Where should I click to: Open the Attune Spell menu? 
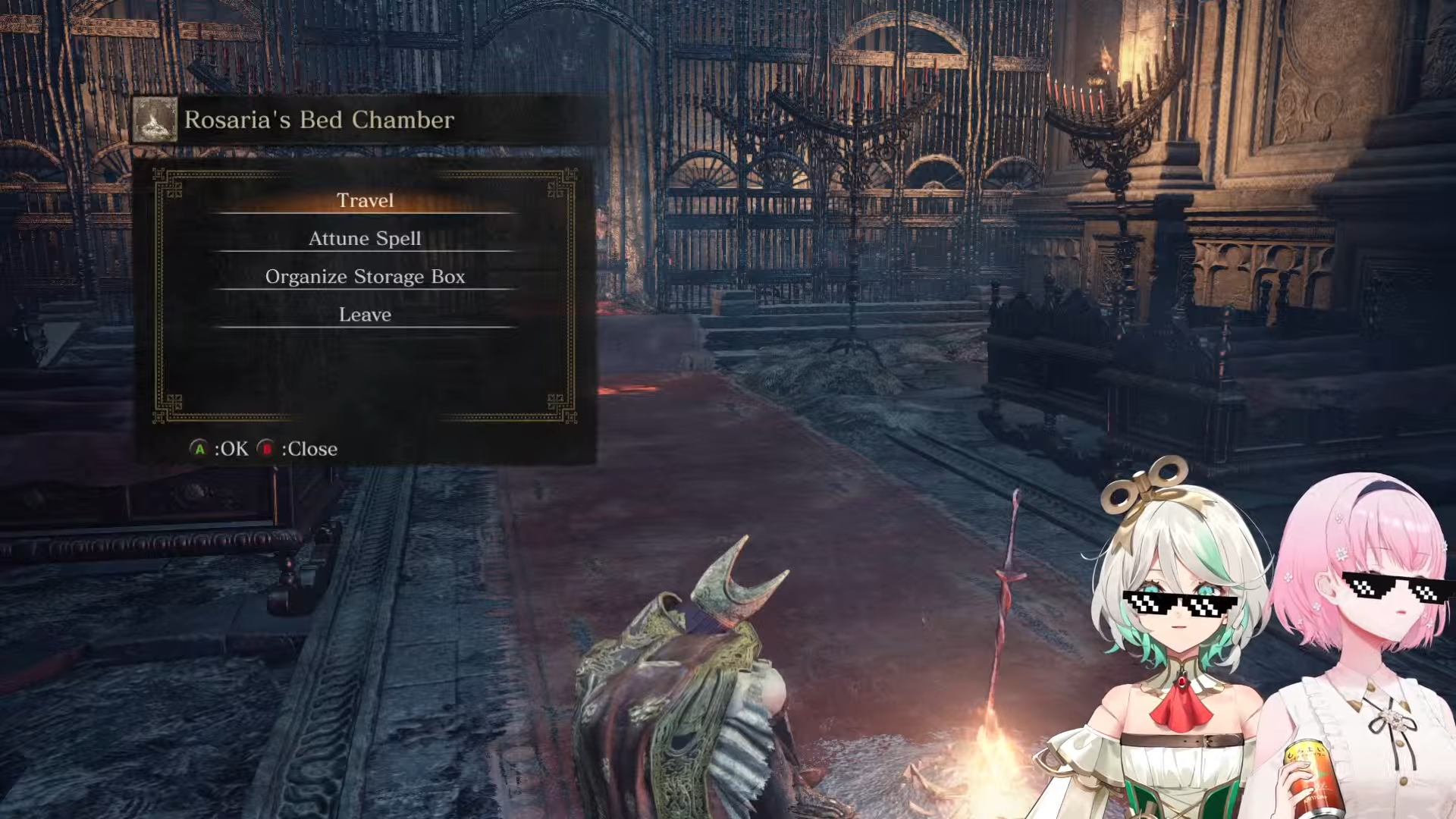(x=365, y=238)
